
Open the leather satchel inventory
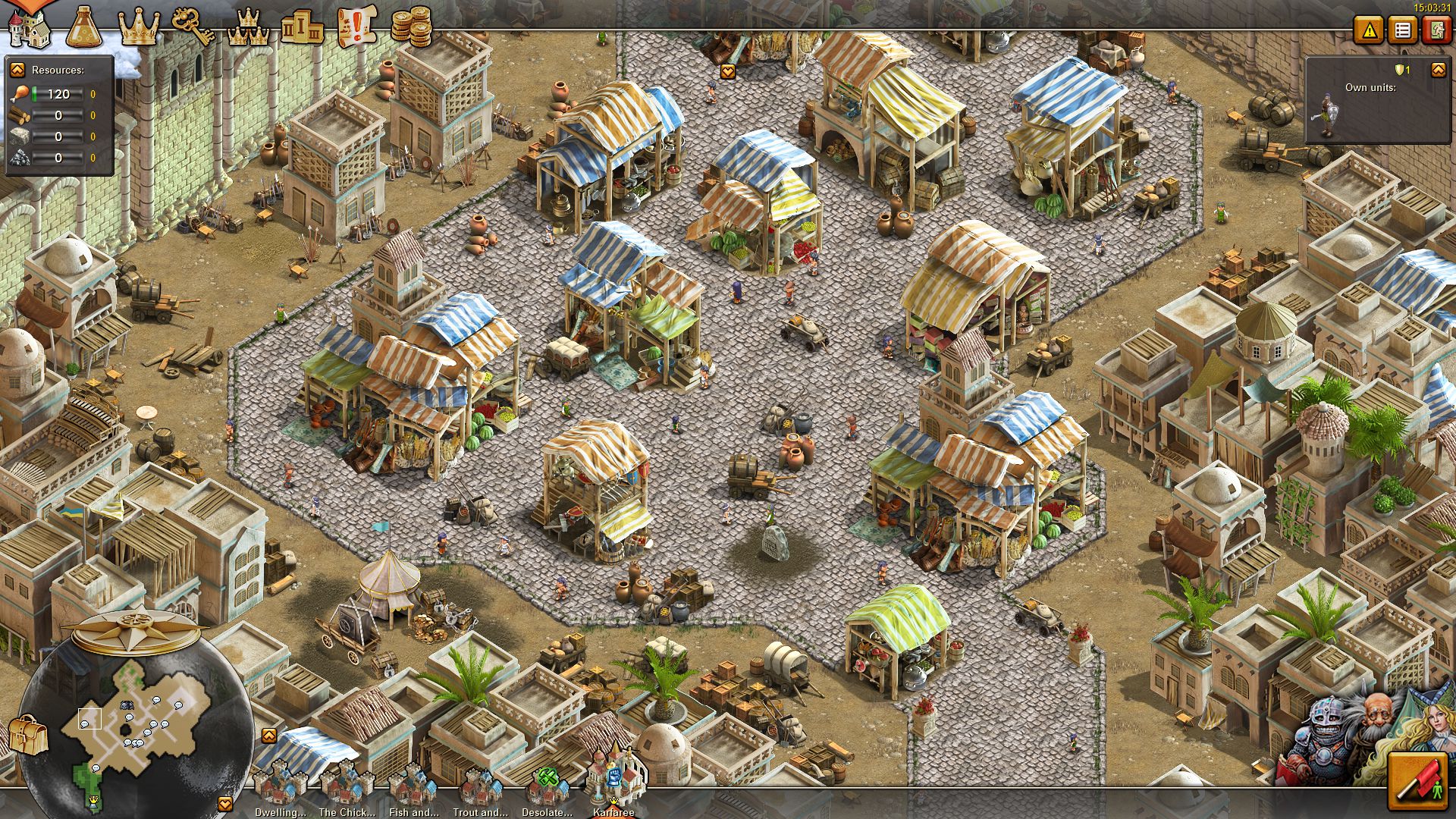(28, 734)
